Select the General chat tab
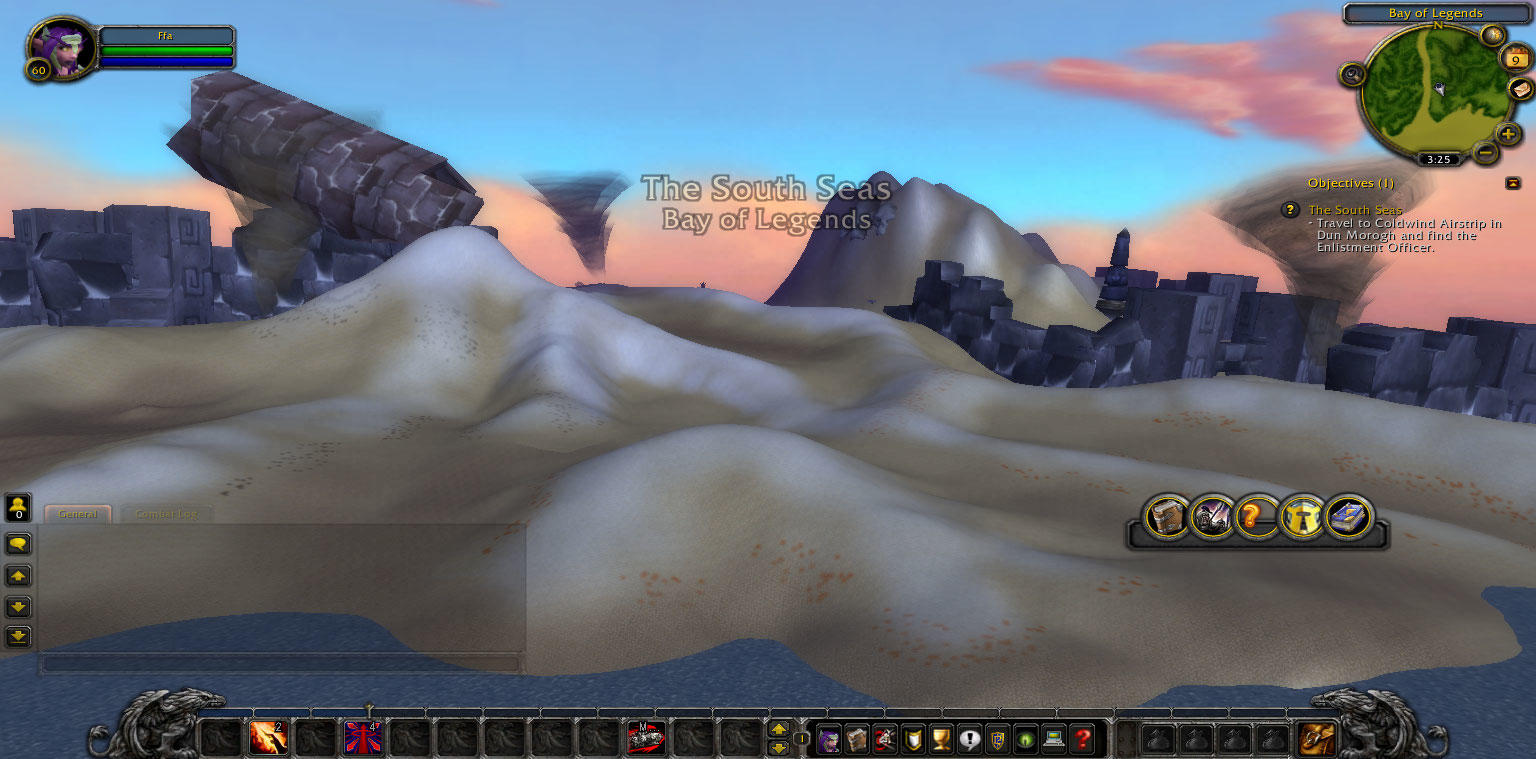Screen dimensions: 1536x759 pyautogui.click(x=77, y=513)
